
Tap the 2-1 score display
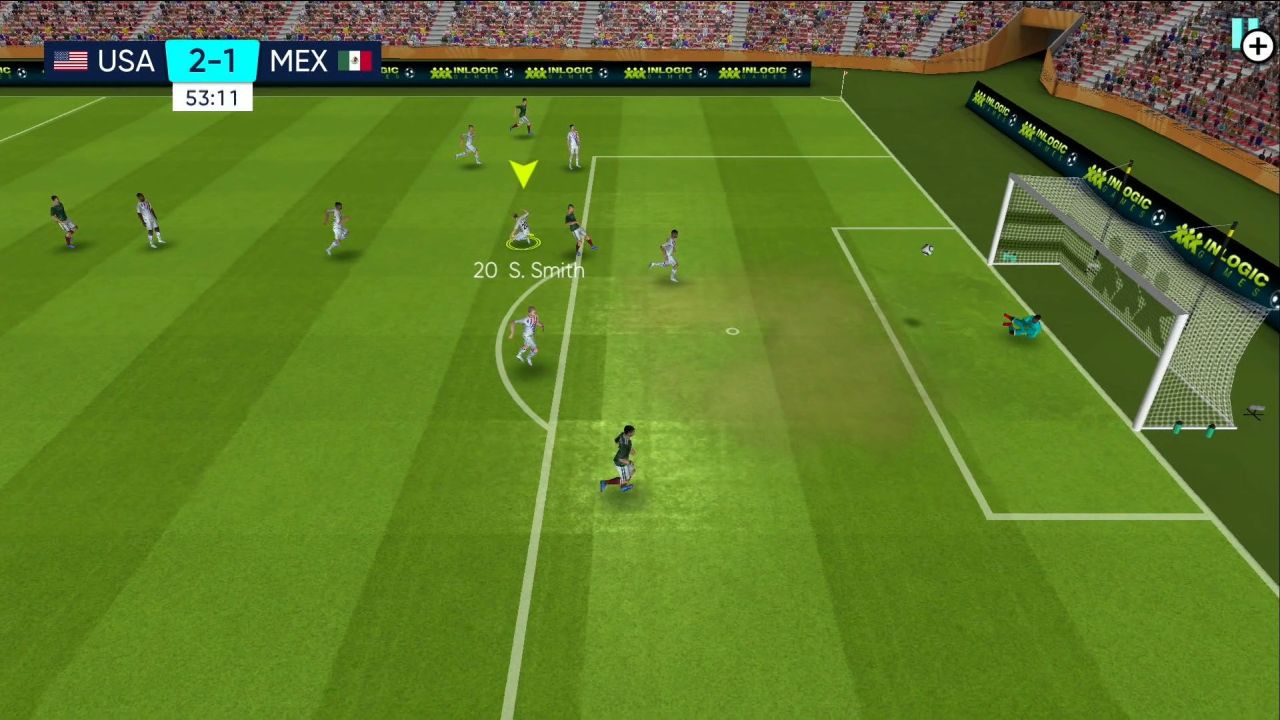tap(212, 61)
